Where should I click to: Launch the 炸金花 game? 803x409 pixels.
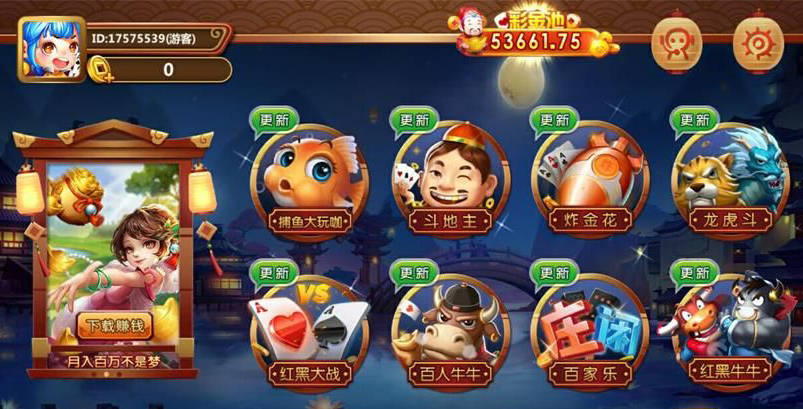tap(589, 181)
